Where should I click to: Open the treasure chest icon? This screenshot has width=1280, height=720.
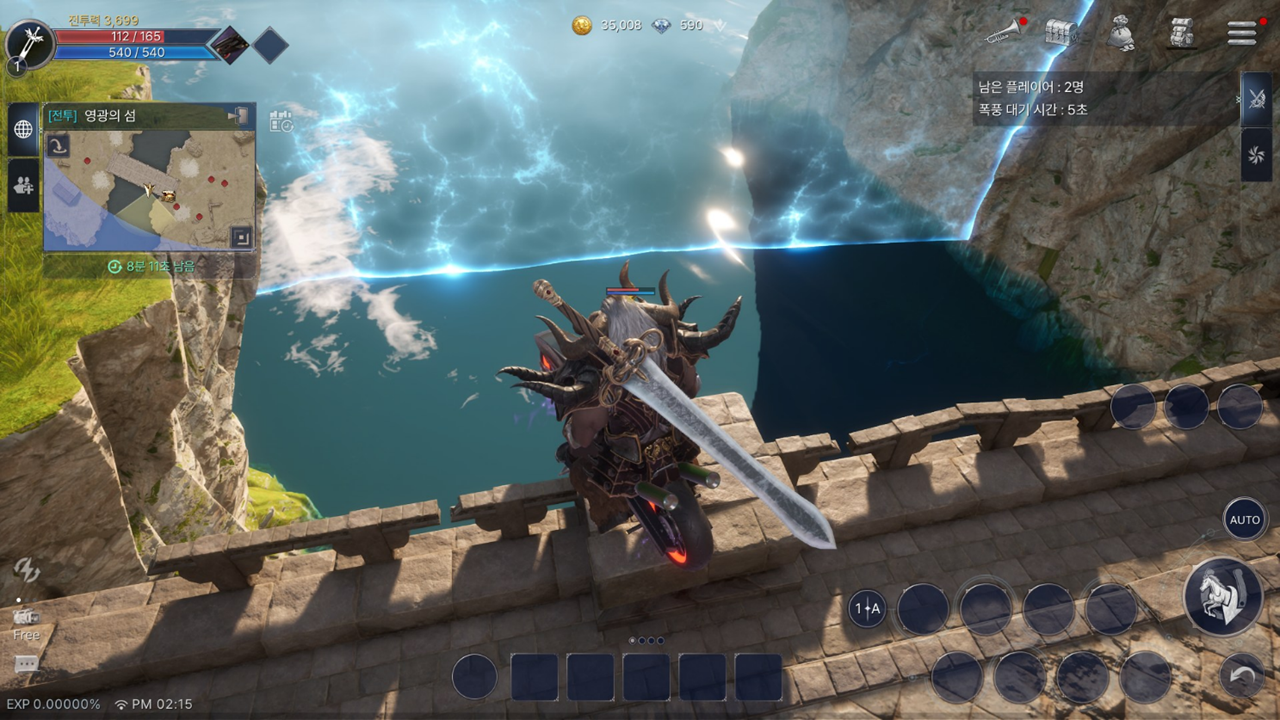(1062, 32)
